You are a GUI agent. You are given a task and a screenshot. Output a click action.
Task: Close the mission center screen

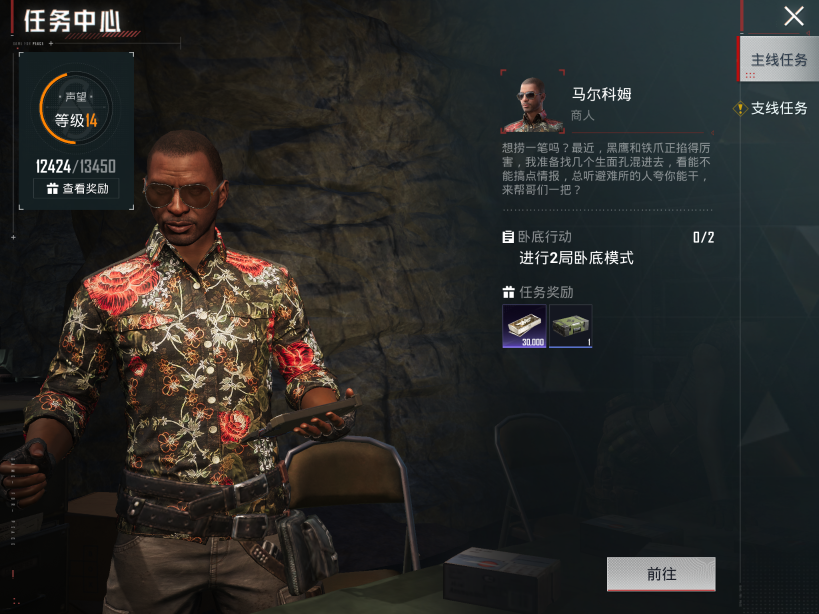click(793, 17)
